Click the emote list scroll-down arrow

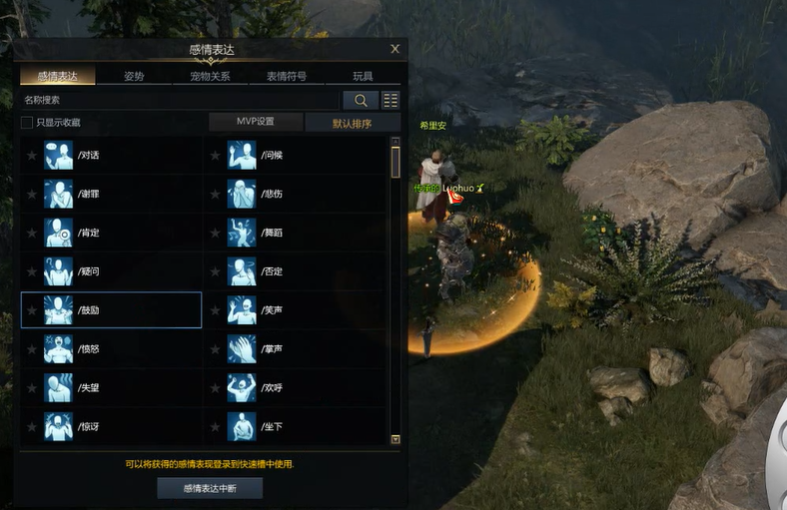pos(395,439)
